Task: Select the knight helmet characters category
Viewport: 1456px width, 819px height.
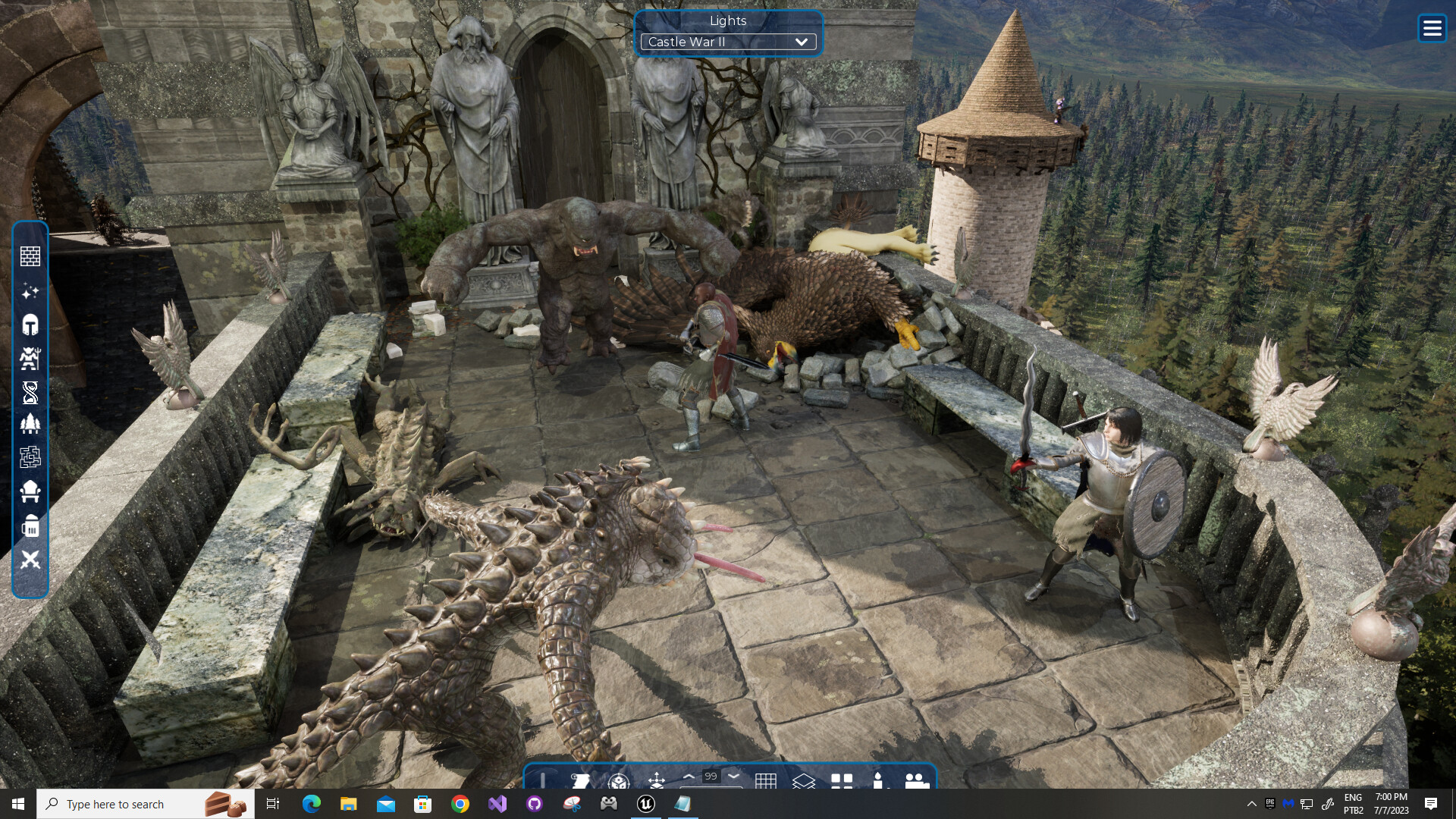Action: pyautogui.click(x=30, y=325)
